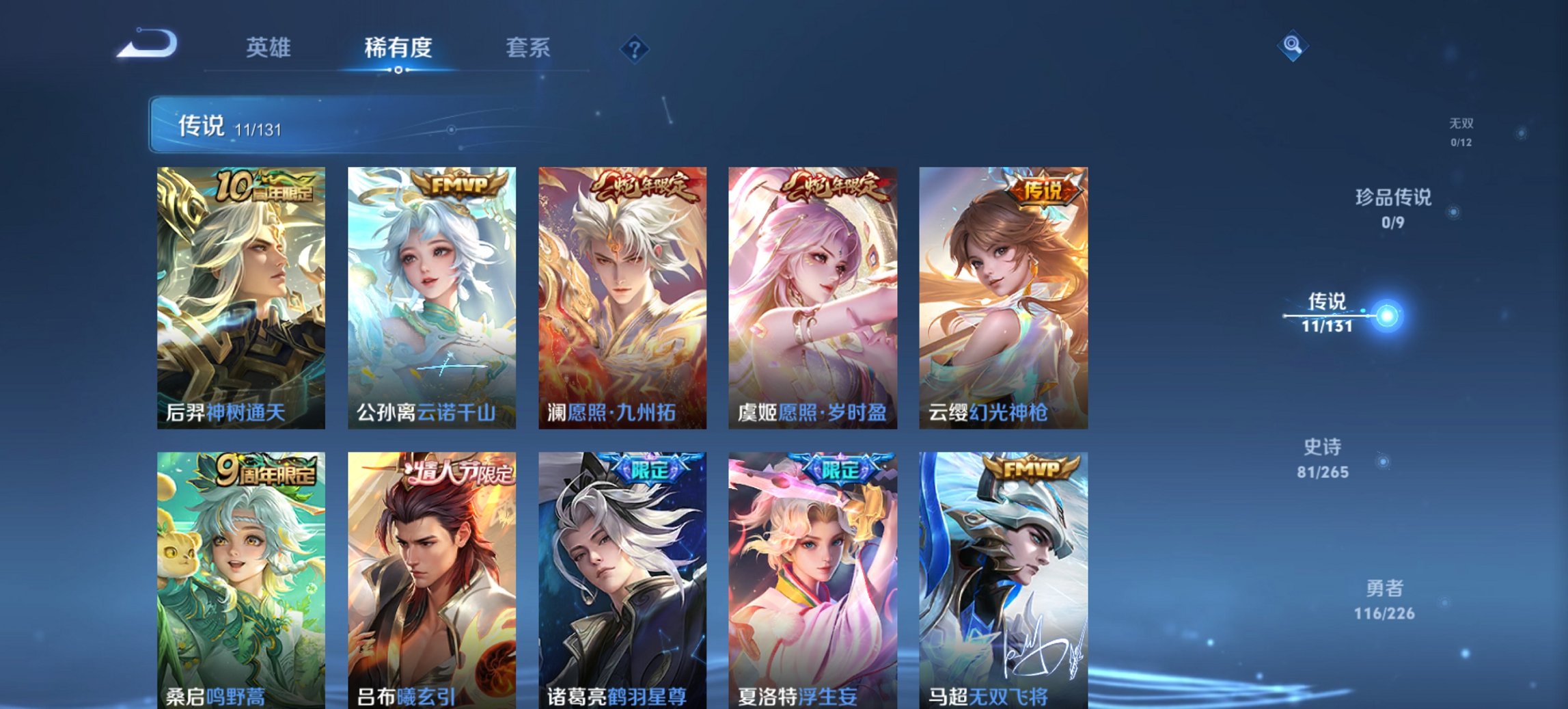Click the question mark help icon
Image resolution: width=1568 pixels, height=709 pixels.
click(x=635, y=48)
